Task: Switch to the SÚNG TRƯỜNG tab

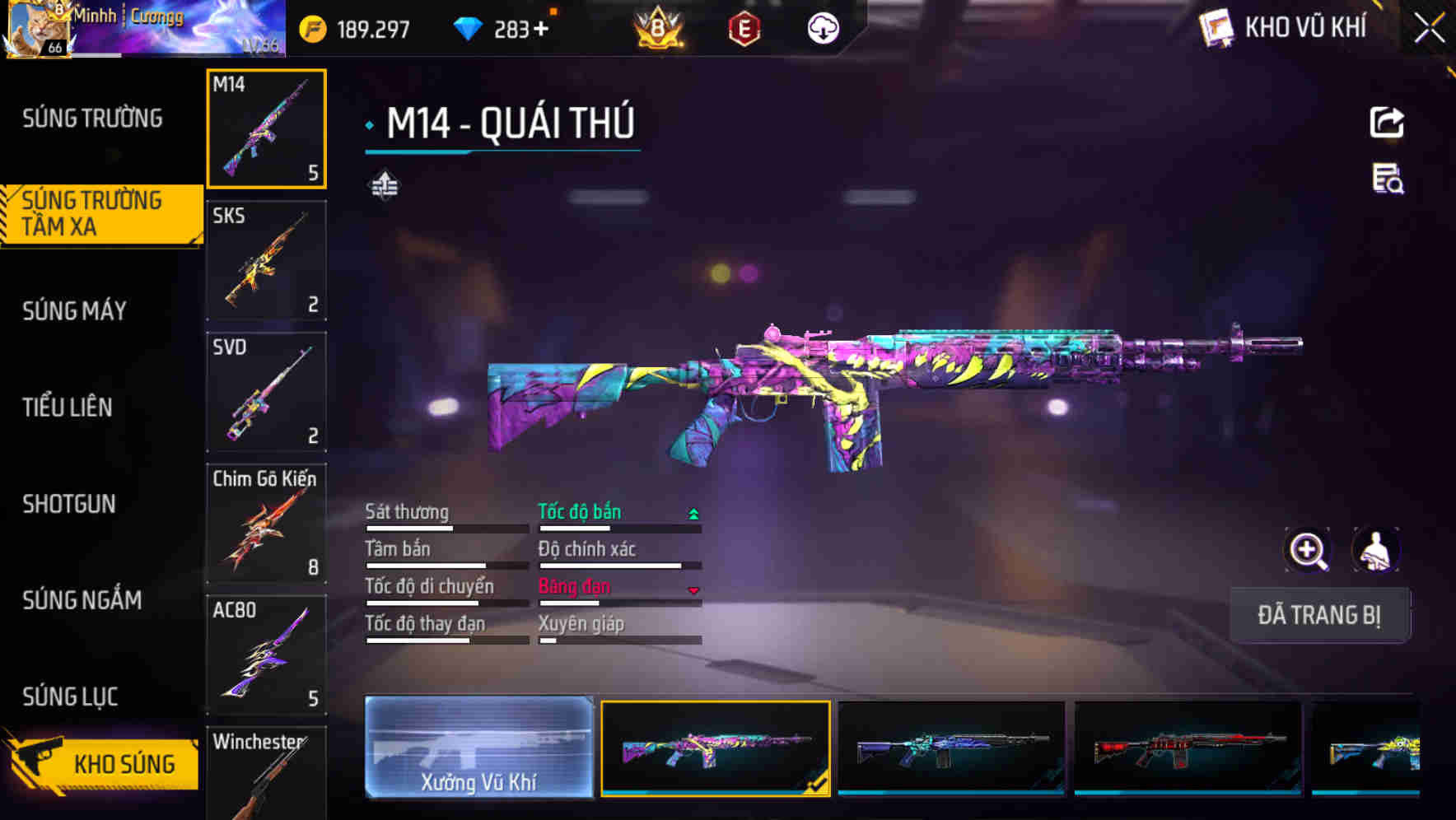Action: 89,118
